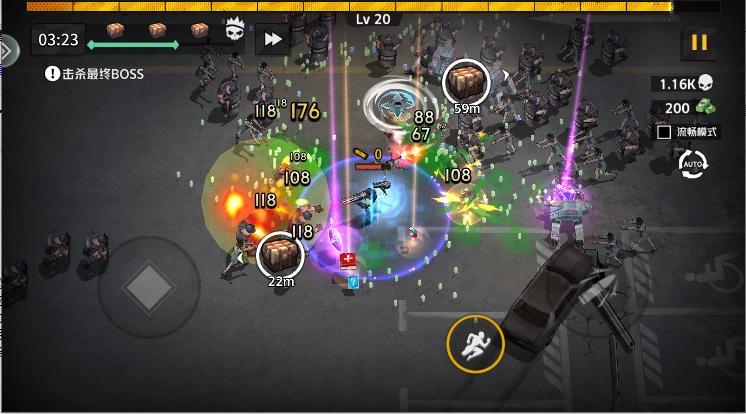
Task: Speed up the game with the fast-forward button
Action: (x=272, y=40)
